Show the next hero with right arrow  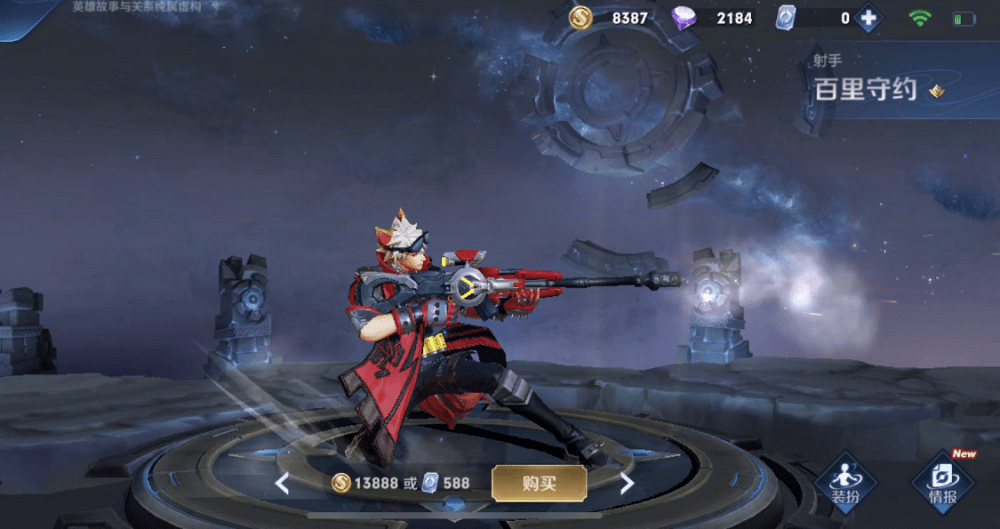tap(627, 484)
